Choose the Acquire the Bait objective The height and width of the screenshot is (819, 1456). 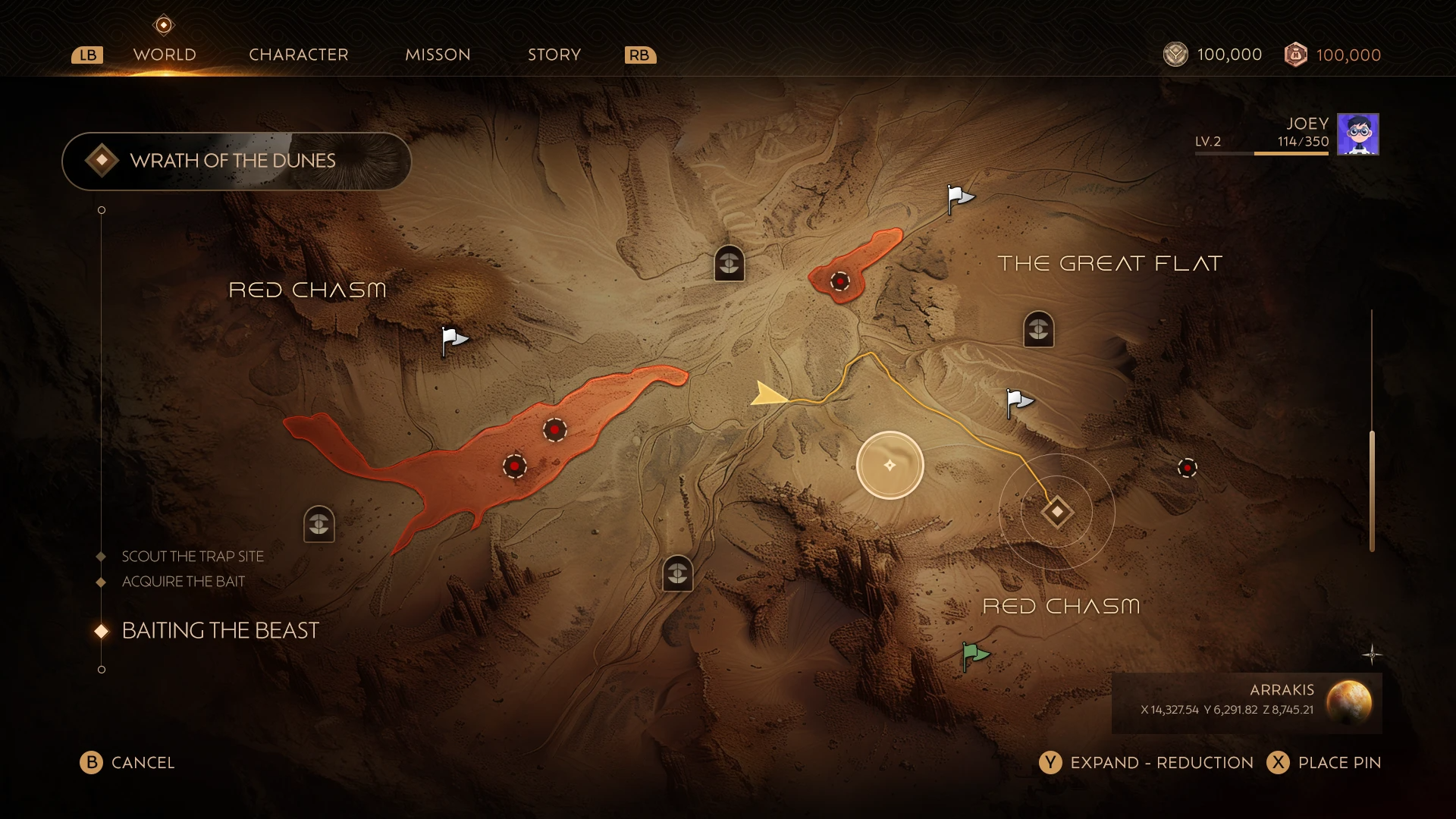184,582
